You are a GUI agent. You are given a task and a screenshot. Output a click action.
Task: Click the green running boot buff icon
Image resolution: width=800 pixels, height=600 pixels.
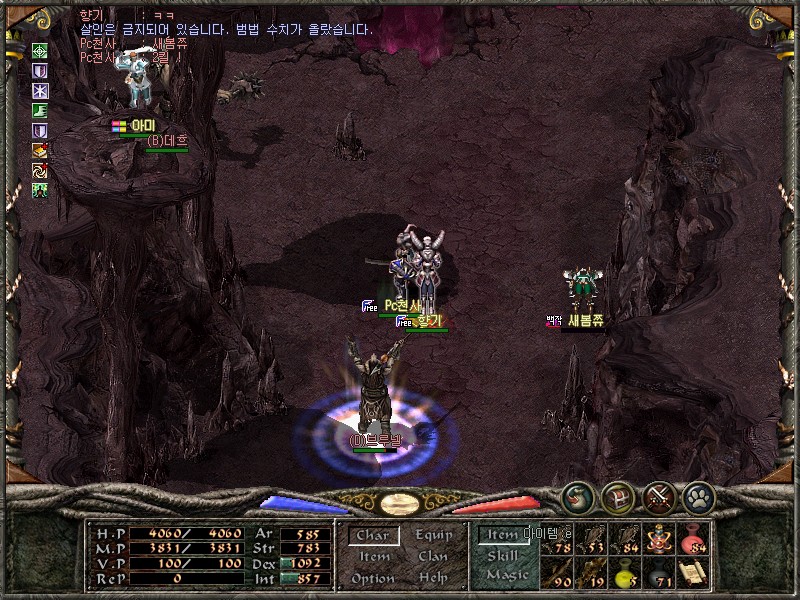tap(41, 111)
